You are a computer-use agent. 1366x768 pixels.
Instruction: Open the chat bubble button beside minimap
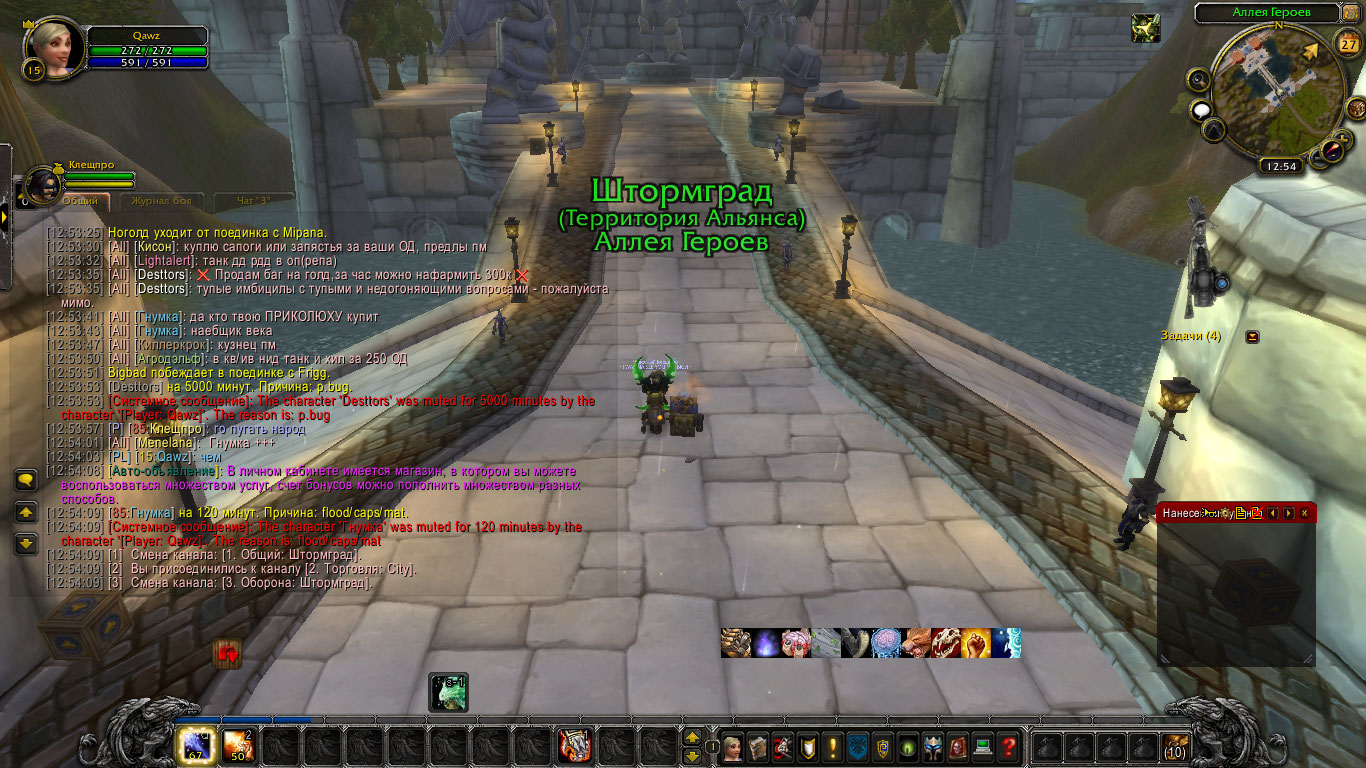pyautogui.click(x=1201, y=110)
